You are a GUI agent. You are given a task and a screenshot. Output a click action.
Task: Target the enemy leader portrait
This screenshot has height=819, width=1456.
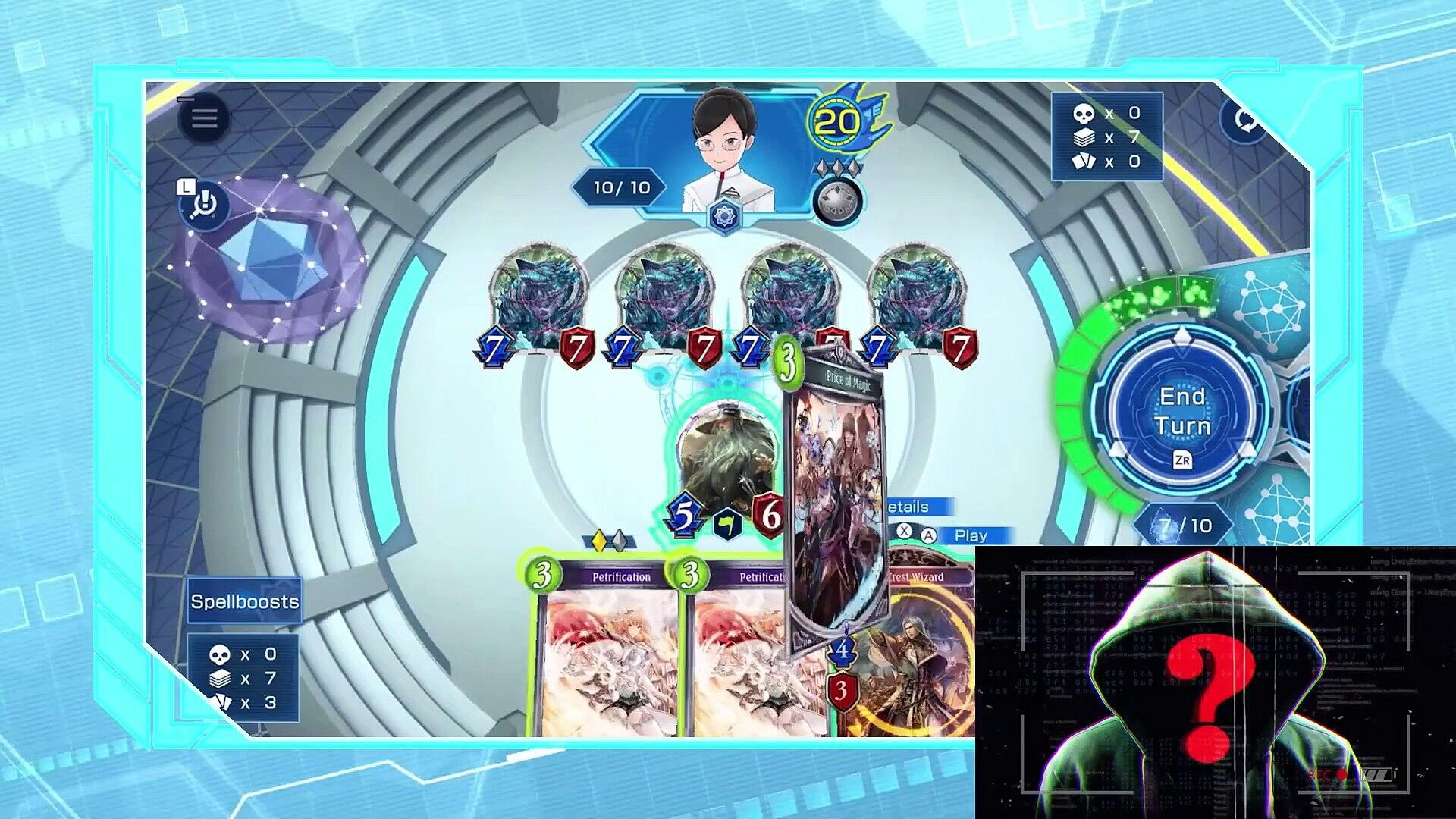point(724,152)
